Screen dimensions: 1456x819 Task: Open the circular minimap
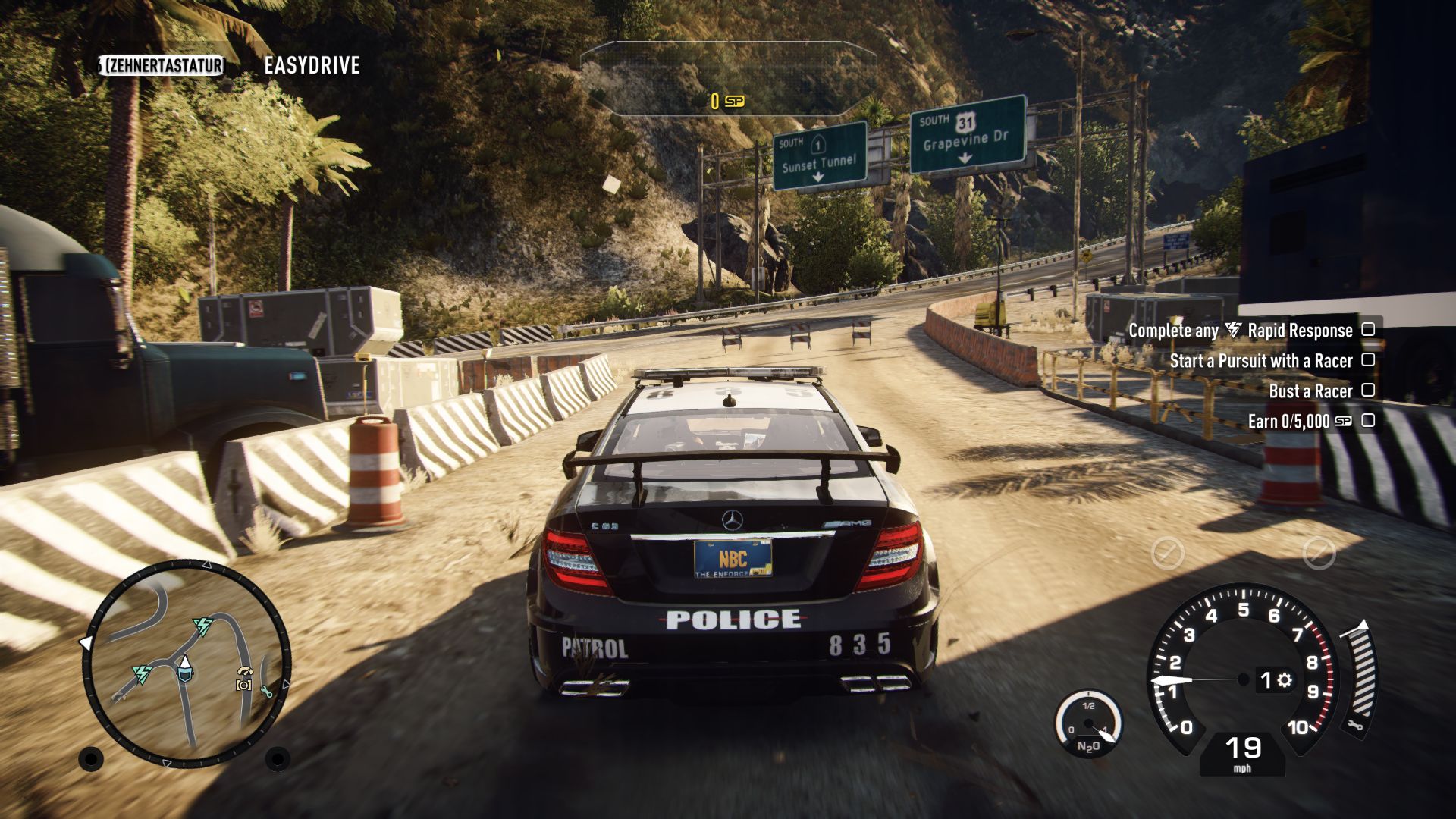[187, 664]
